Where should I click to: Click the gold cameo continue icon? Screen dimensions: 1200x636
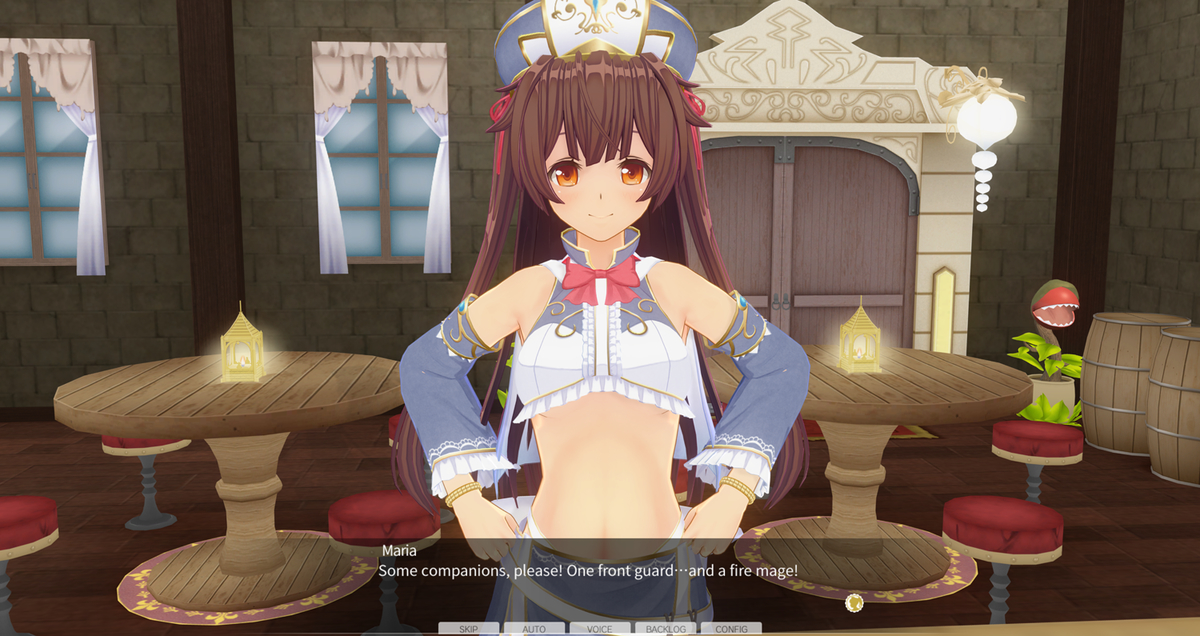[x=854, y=602]
